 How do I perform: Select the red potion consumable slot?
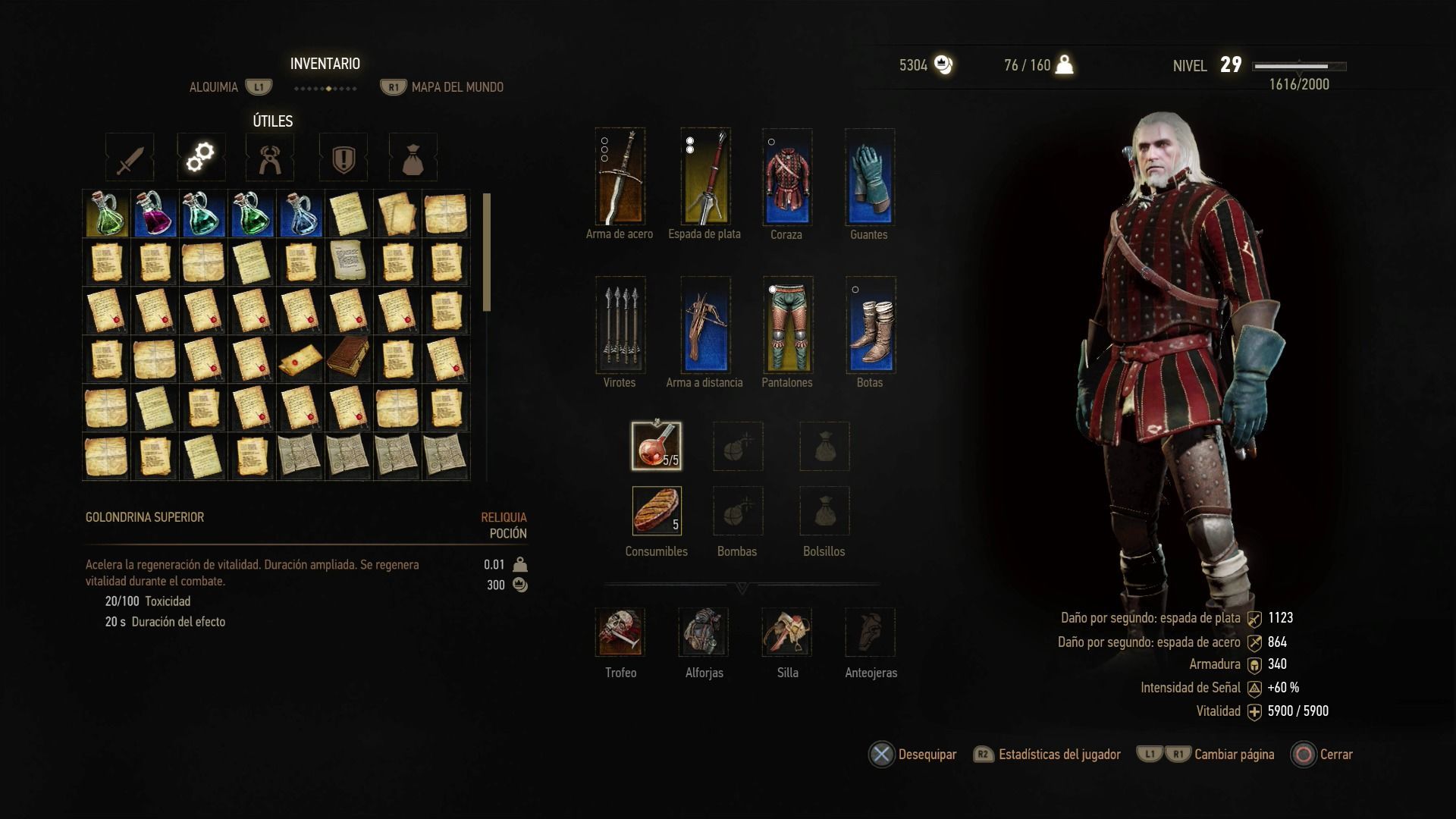[x=656, y=446]
